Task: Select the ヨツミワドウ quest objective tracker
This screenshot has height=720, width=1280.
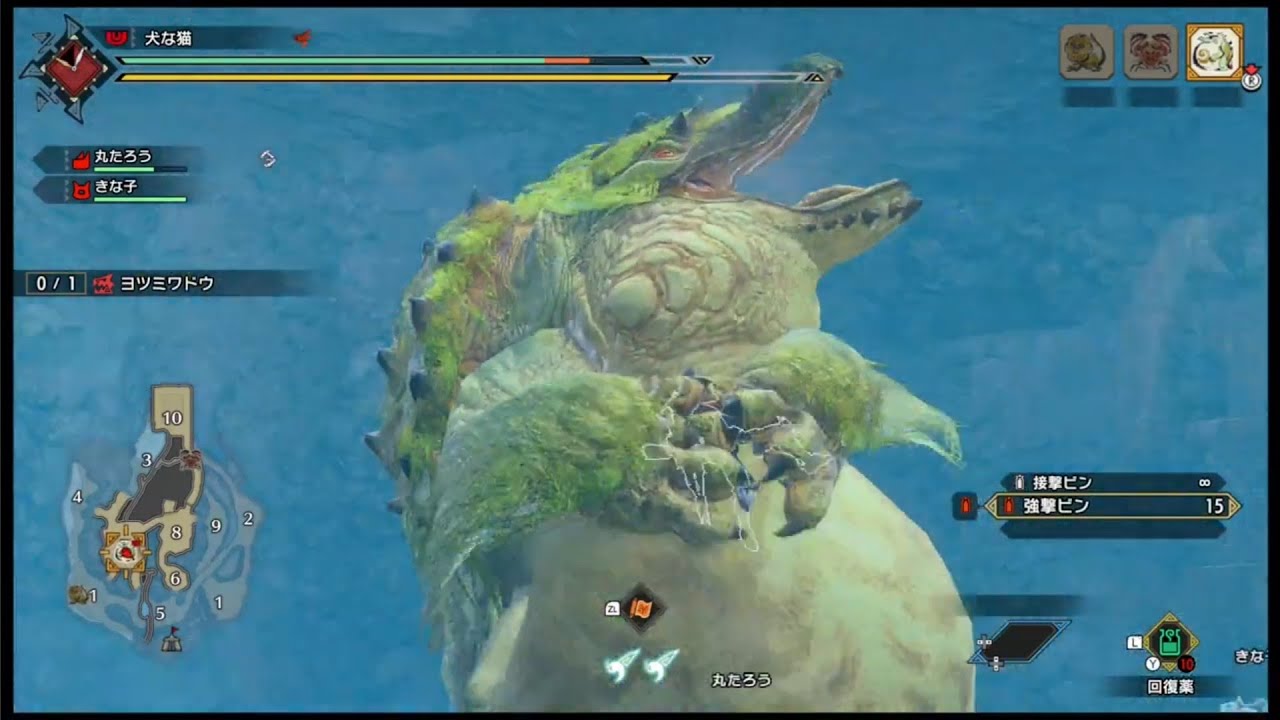Action: tap(165, 284)
